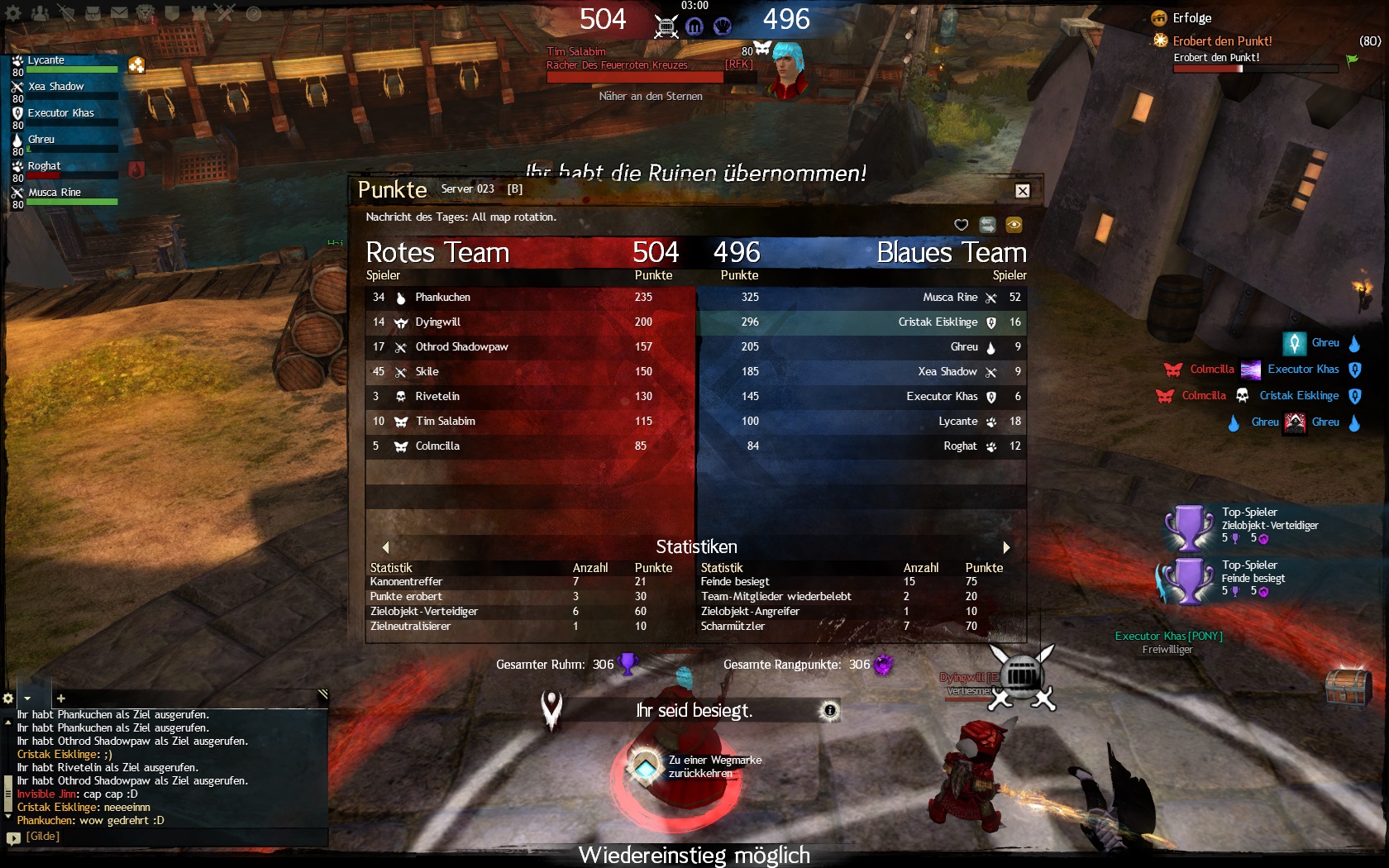1389x868 pixels.
Task: Open the inventory bag icon
Action: point(93,13)
